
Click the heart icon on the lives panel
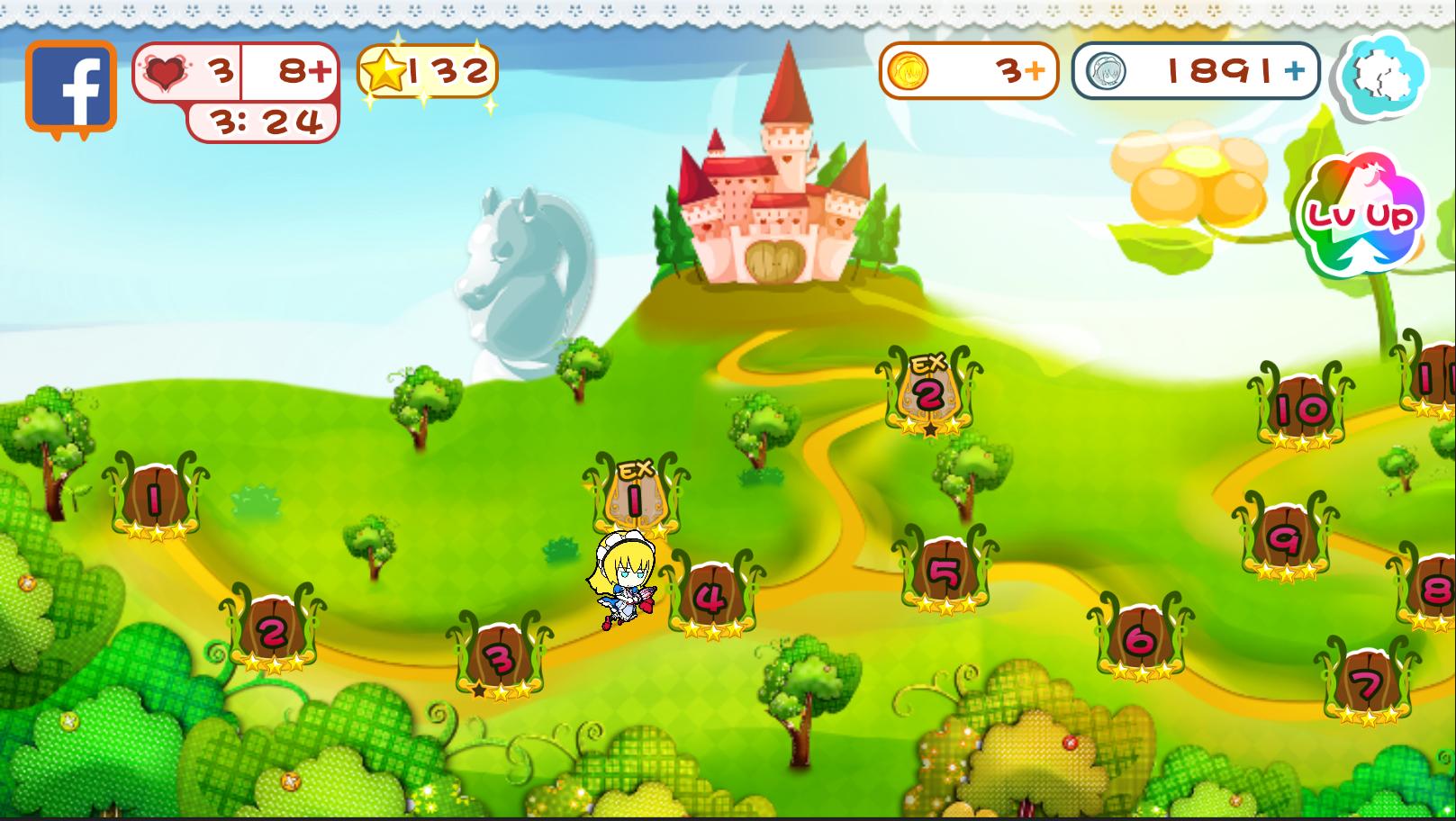point(167,69)
